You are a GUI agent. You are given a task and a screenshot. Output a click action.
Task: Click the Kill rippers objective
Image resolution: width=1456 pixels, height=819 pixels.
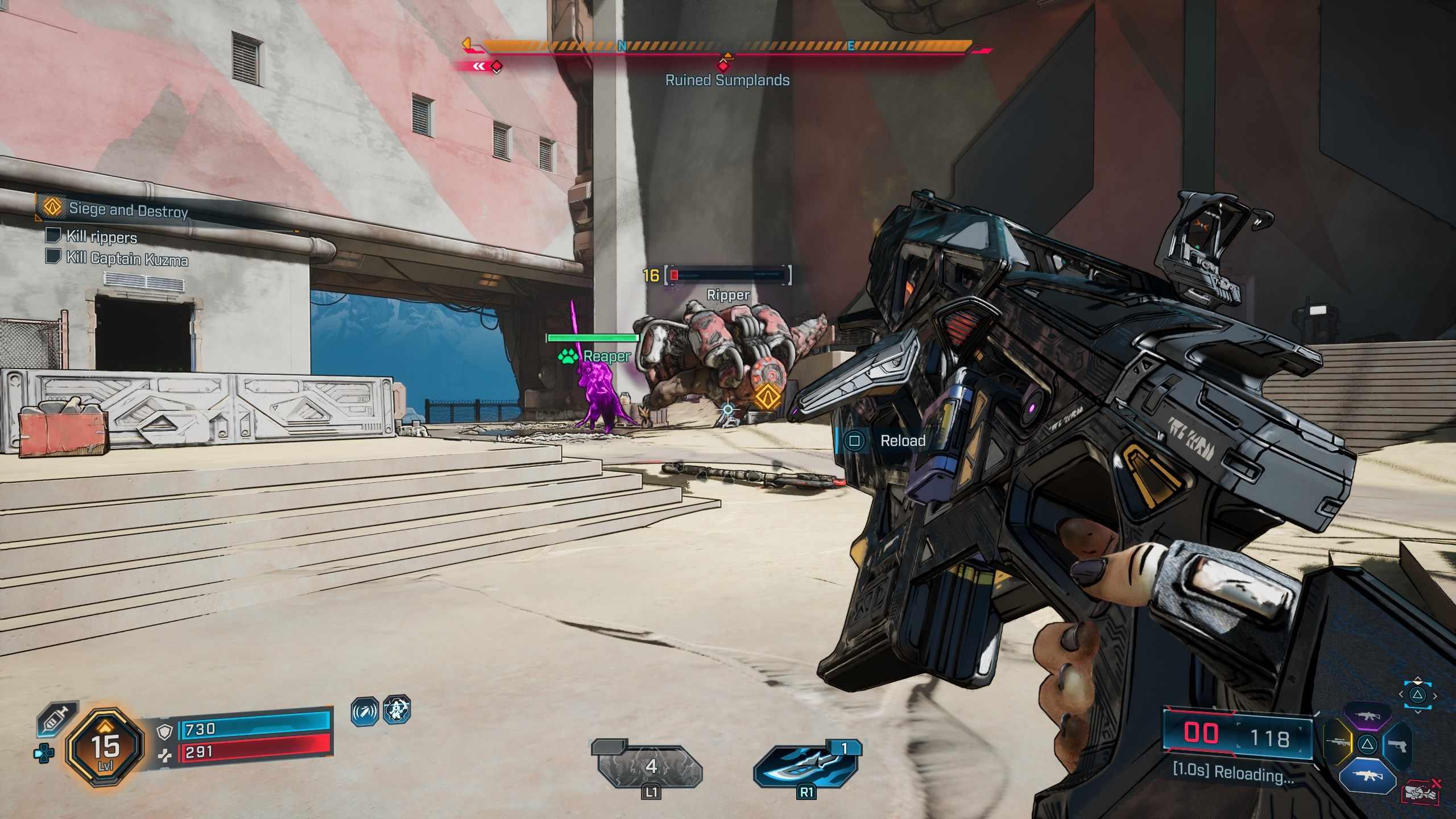tap(101, 237)
